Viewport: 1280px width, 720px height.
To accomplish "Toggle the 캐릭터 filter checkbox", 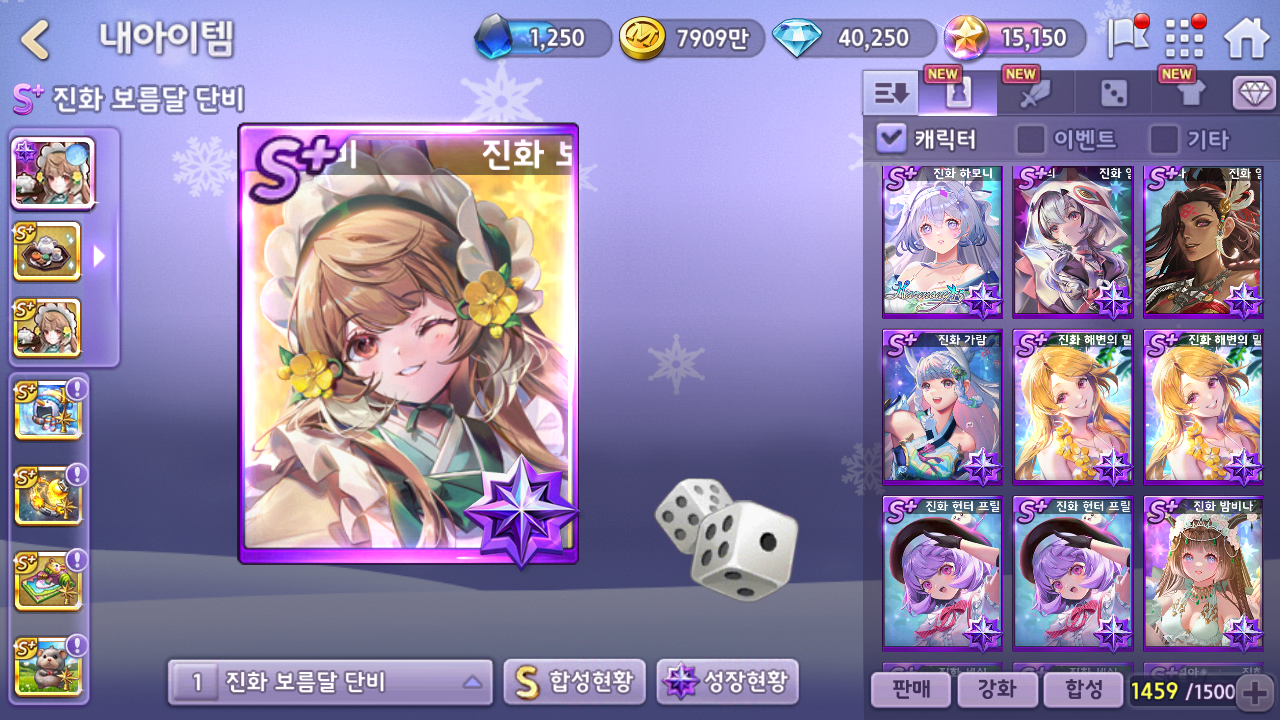I will tap(891, 139).
